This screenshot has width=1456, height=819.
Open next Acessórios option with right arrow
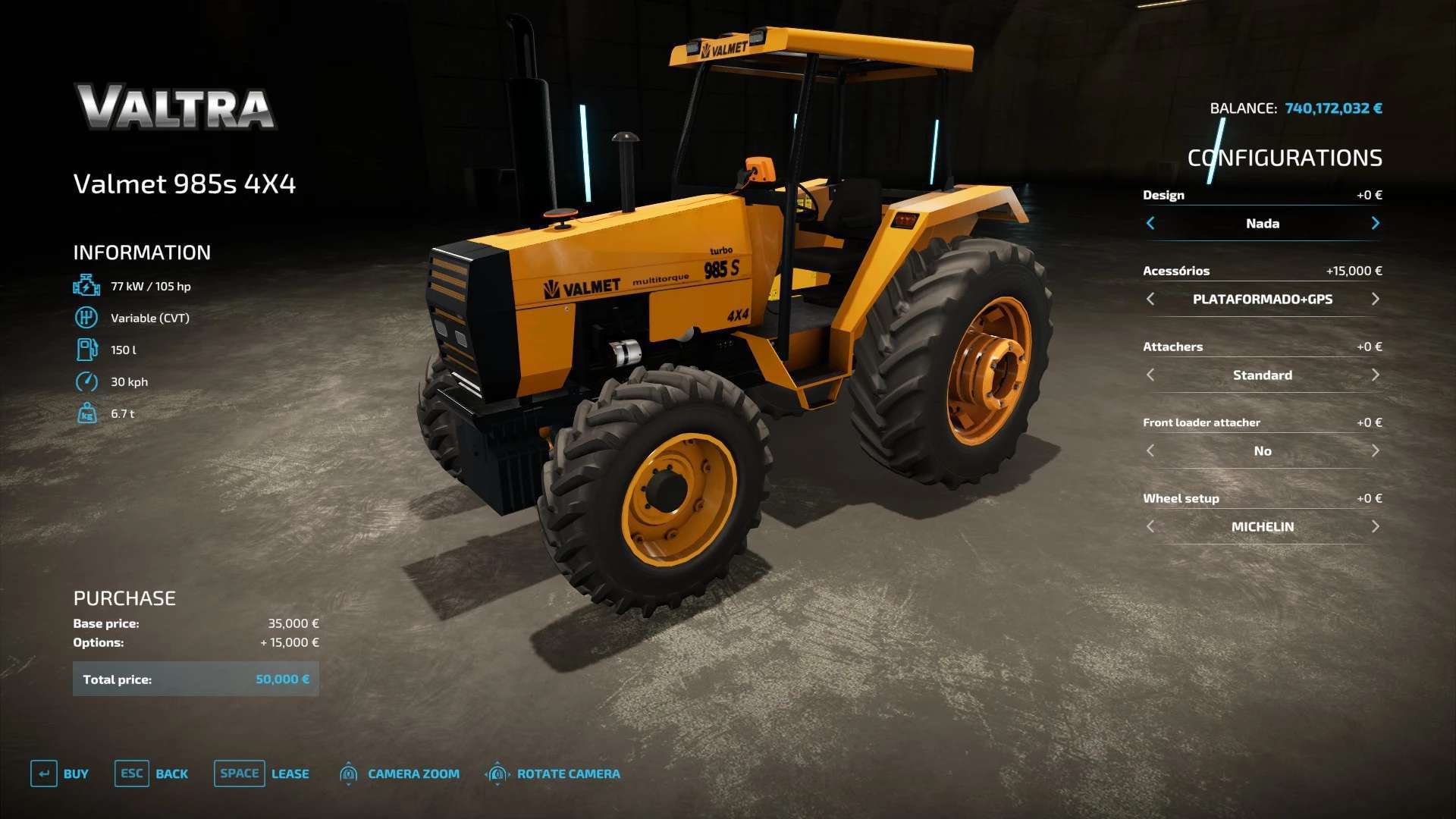1375,299
